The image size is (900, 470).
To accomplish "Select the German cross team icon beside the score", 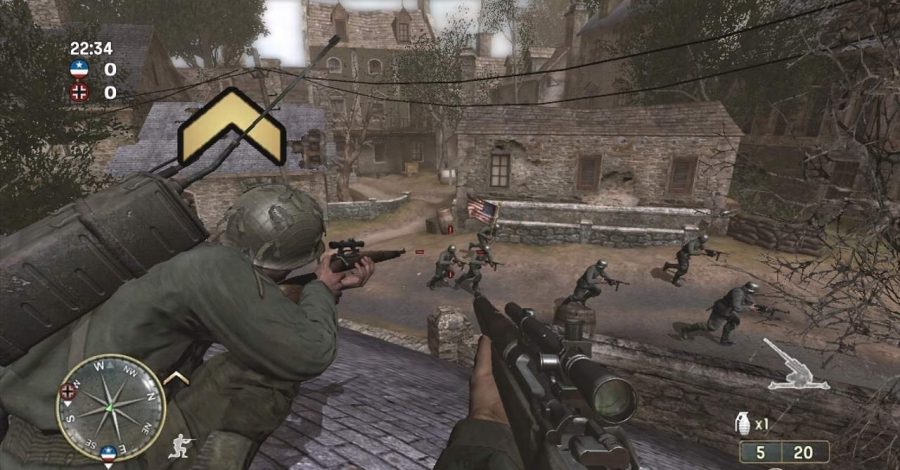I will click(80, 92).
